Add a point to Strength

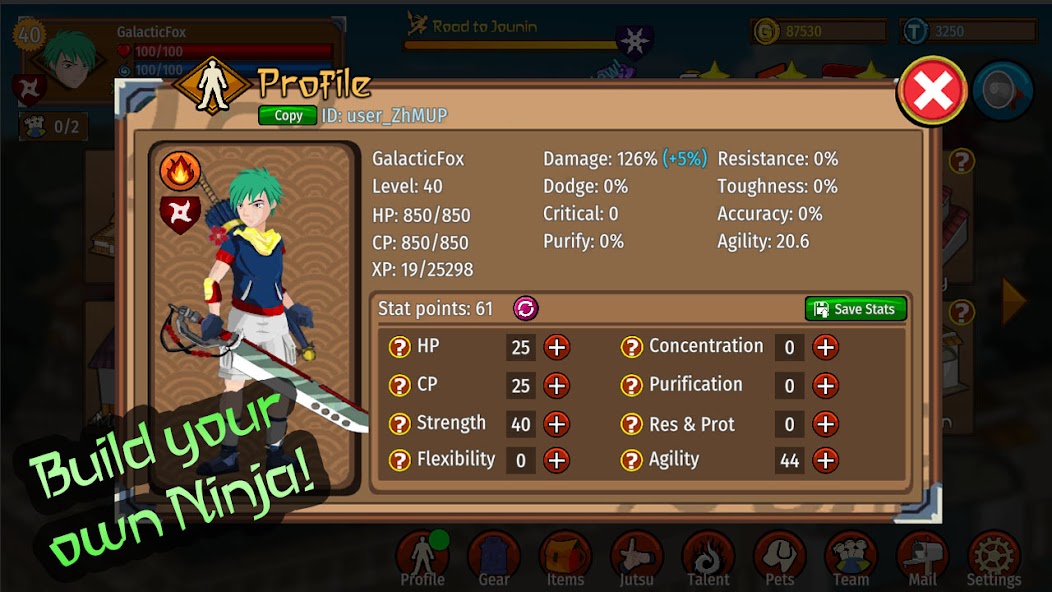tap(556, 424)
